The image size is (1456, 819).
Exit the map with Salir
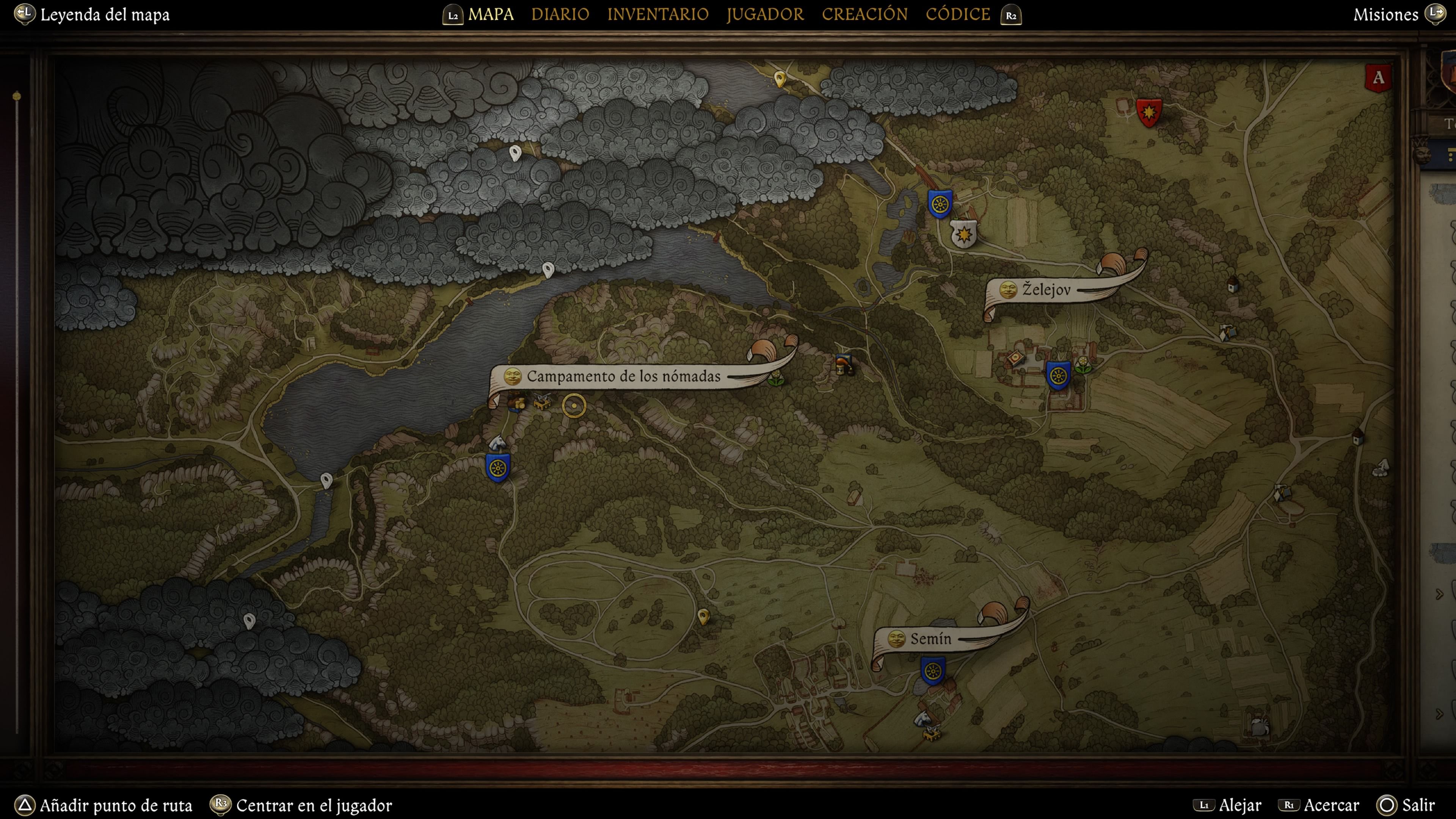point(1418,805)
